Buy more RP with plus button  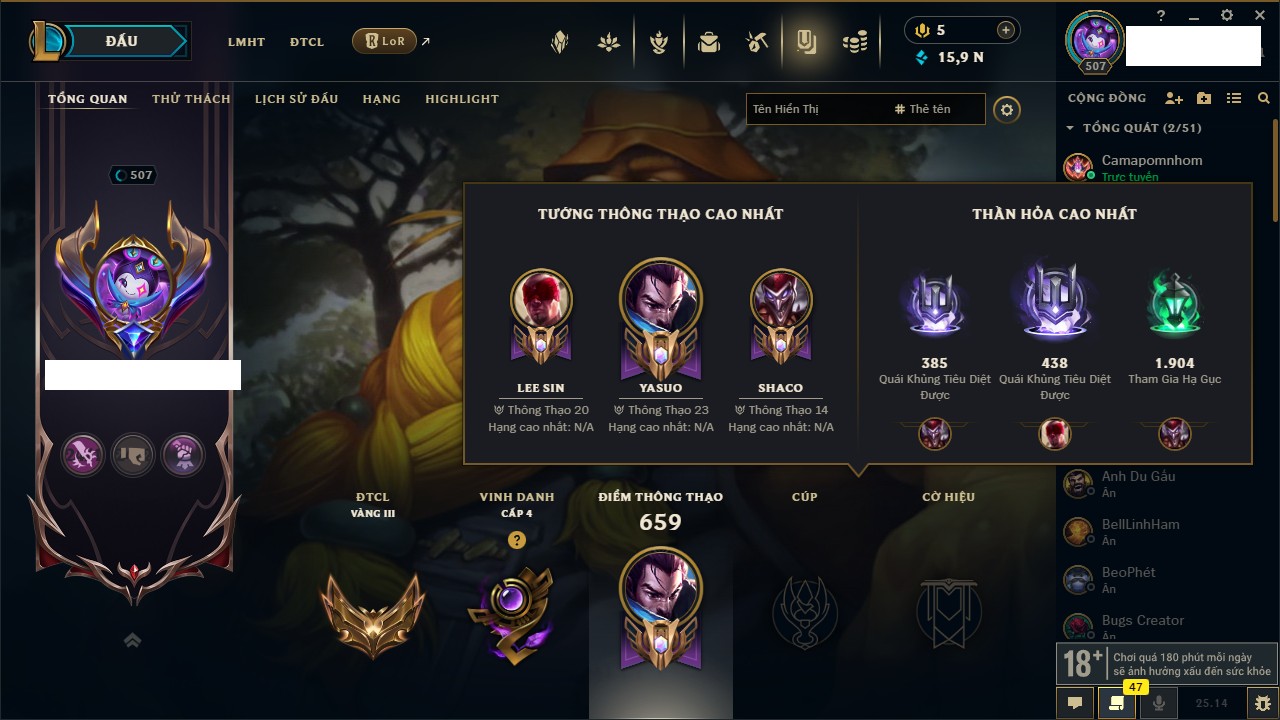pyautogui.click(x=1006, y=30)
